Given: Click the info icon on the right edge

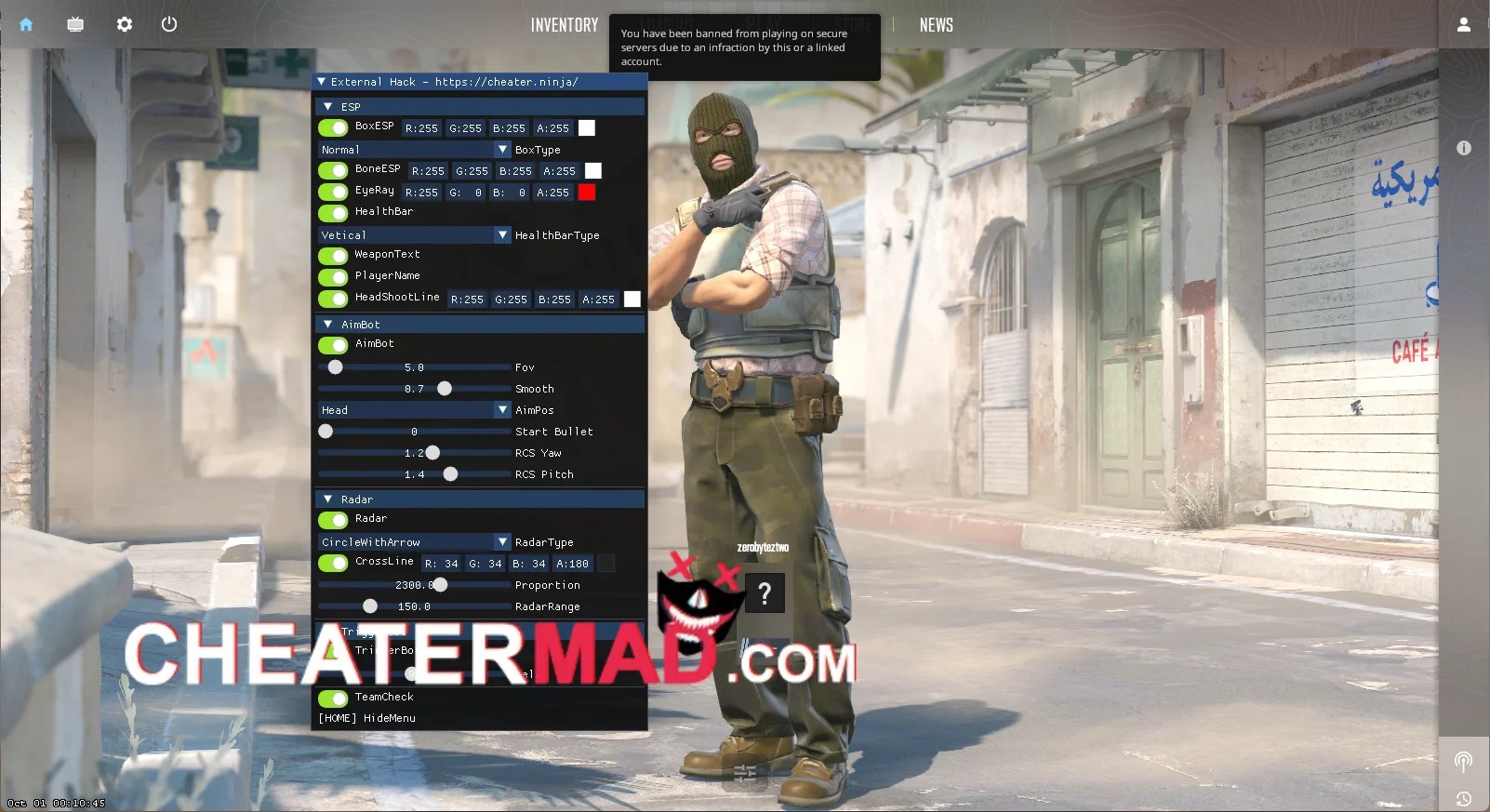Looking at the screenshot, I should tap(1464, 147).
